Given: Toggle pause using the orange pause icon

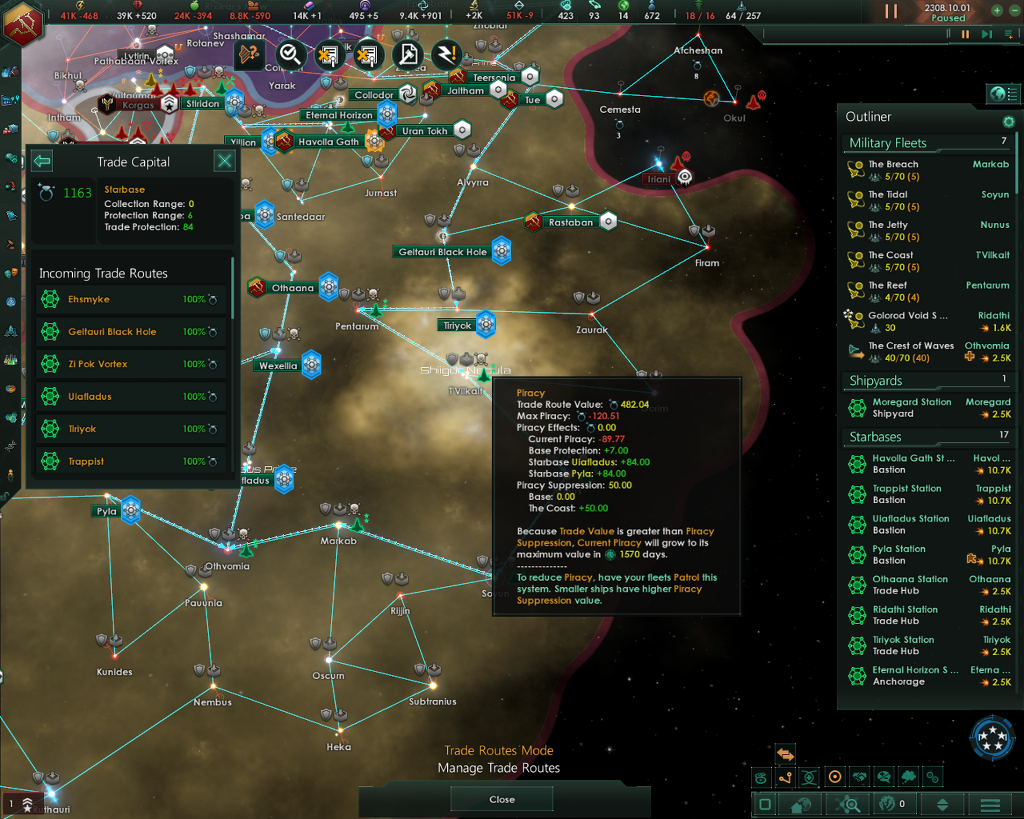Looking at the screenshot, I should click(891, 11).
